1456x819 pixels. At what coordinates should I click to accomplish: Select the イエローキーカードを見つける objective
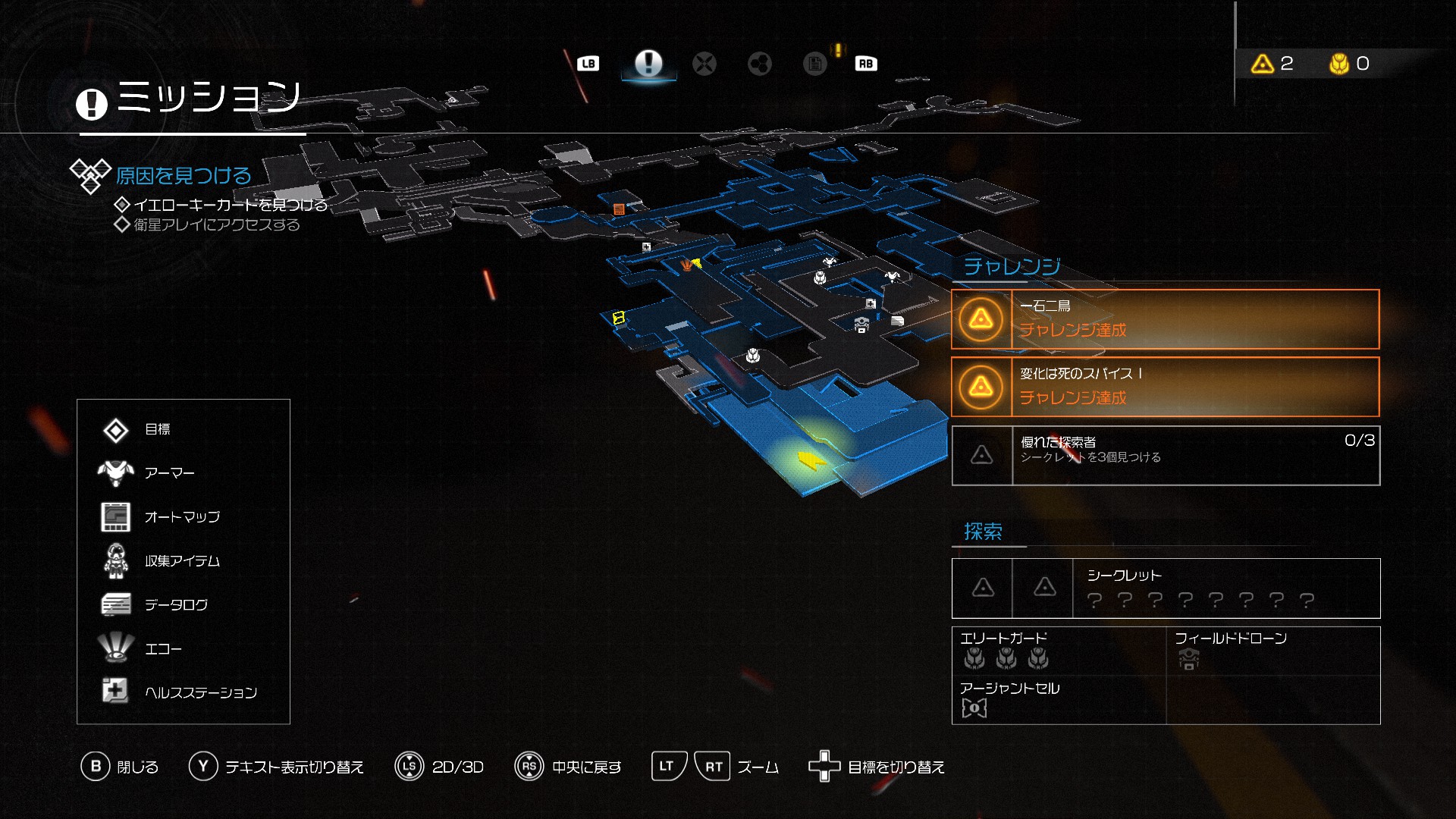click(230, 205)
